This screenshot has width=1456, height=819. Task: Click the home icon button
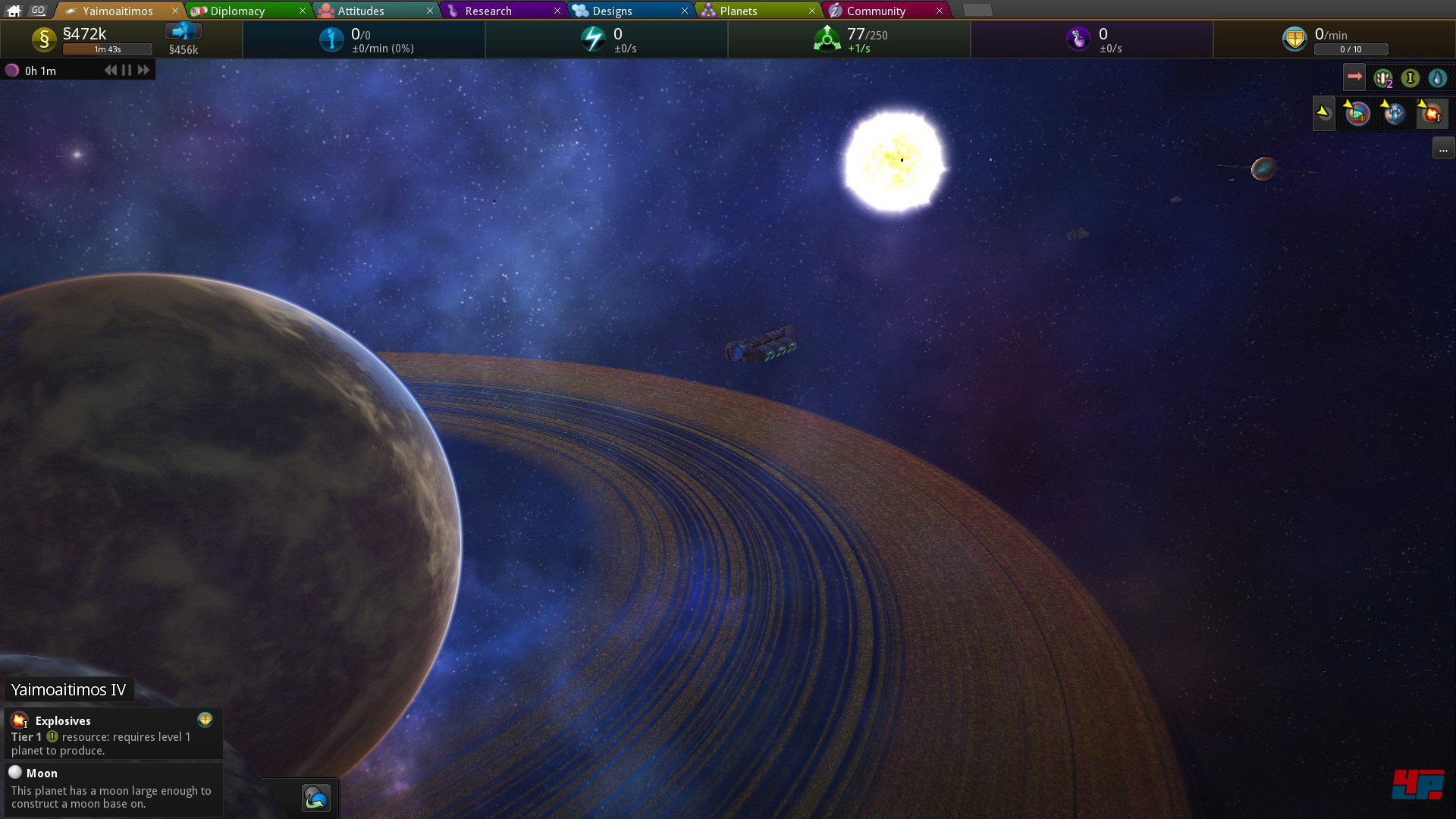pos(14,11)
